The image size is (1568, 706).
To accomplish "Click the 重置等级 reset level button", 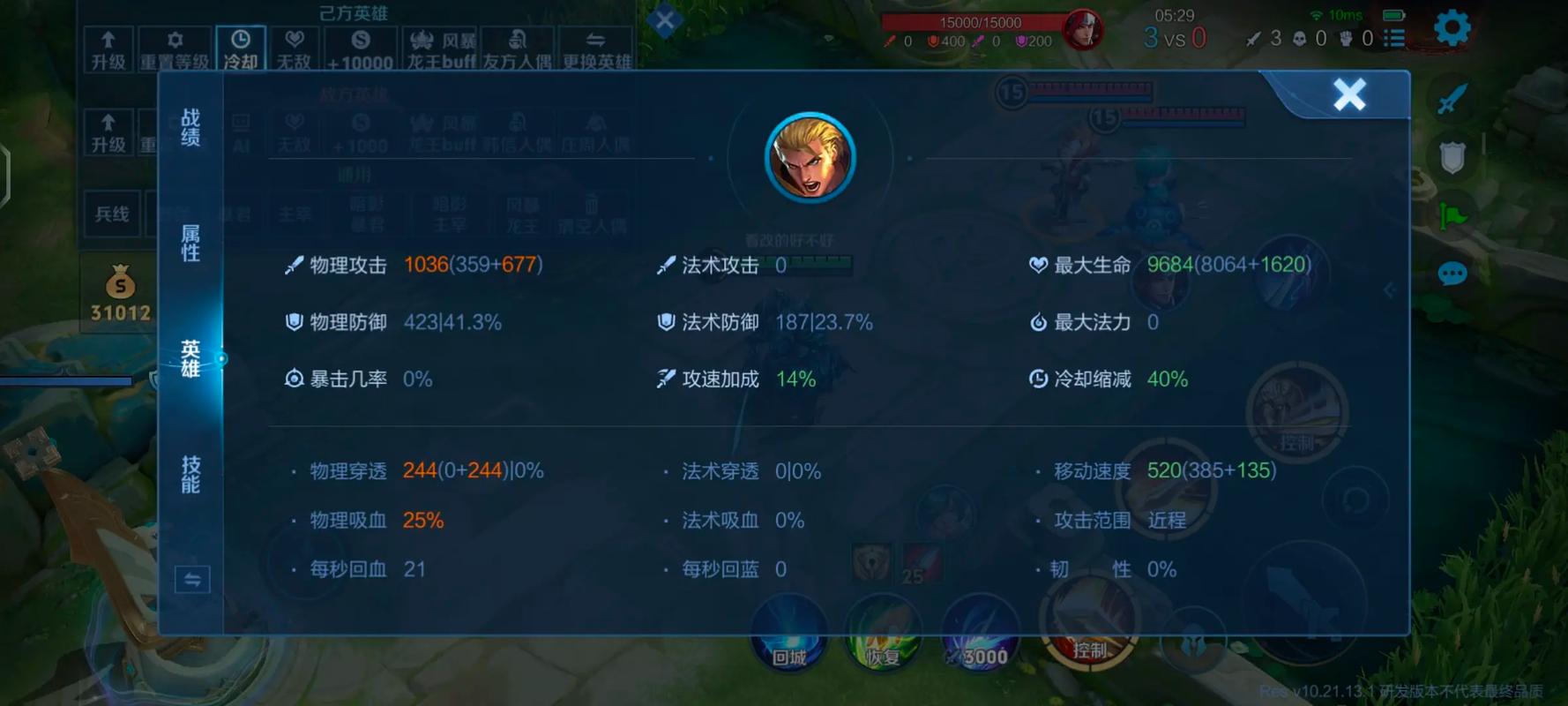I will point(175,46).
